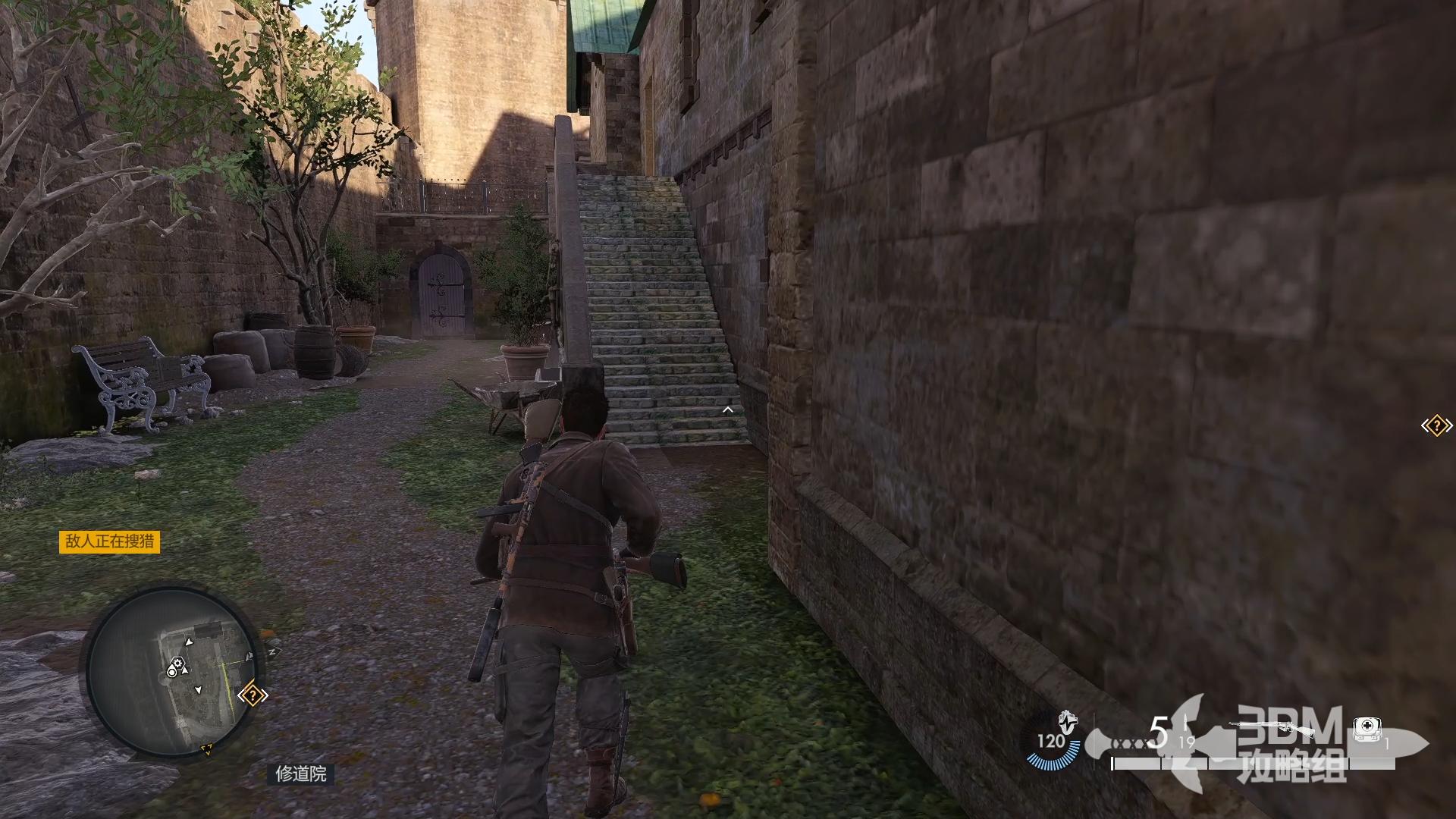The height and width of the screenshot is (819, 1456).
Task: Click the question-mark objective marker at the screen edge
Action: coord(1436,425)
